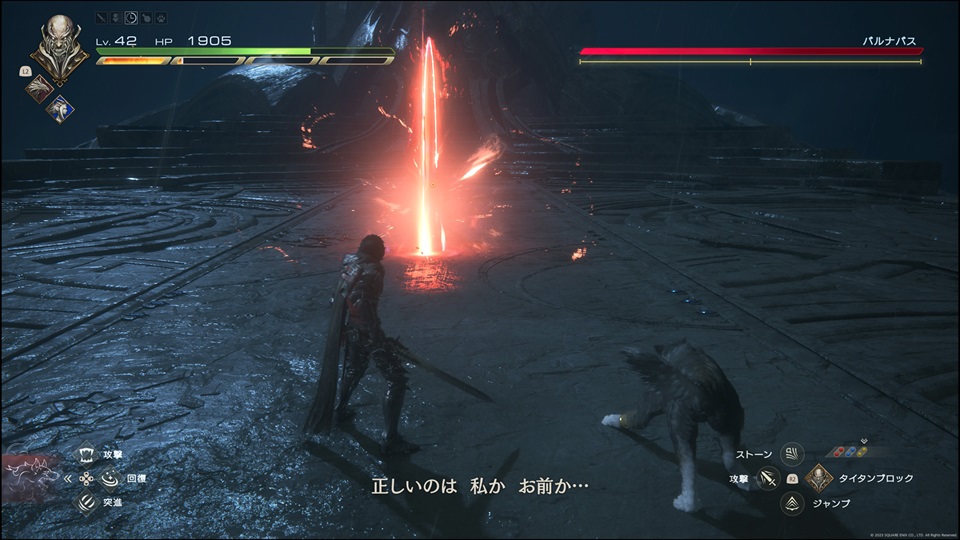Choose the Jump (ジャンプ) action icon
This screenshot has height=540, width=960.
pos(793,502)
